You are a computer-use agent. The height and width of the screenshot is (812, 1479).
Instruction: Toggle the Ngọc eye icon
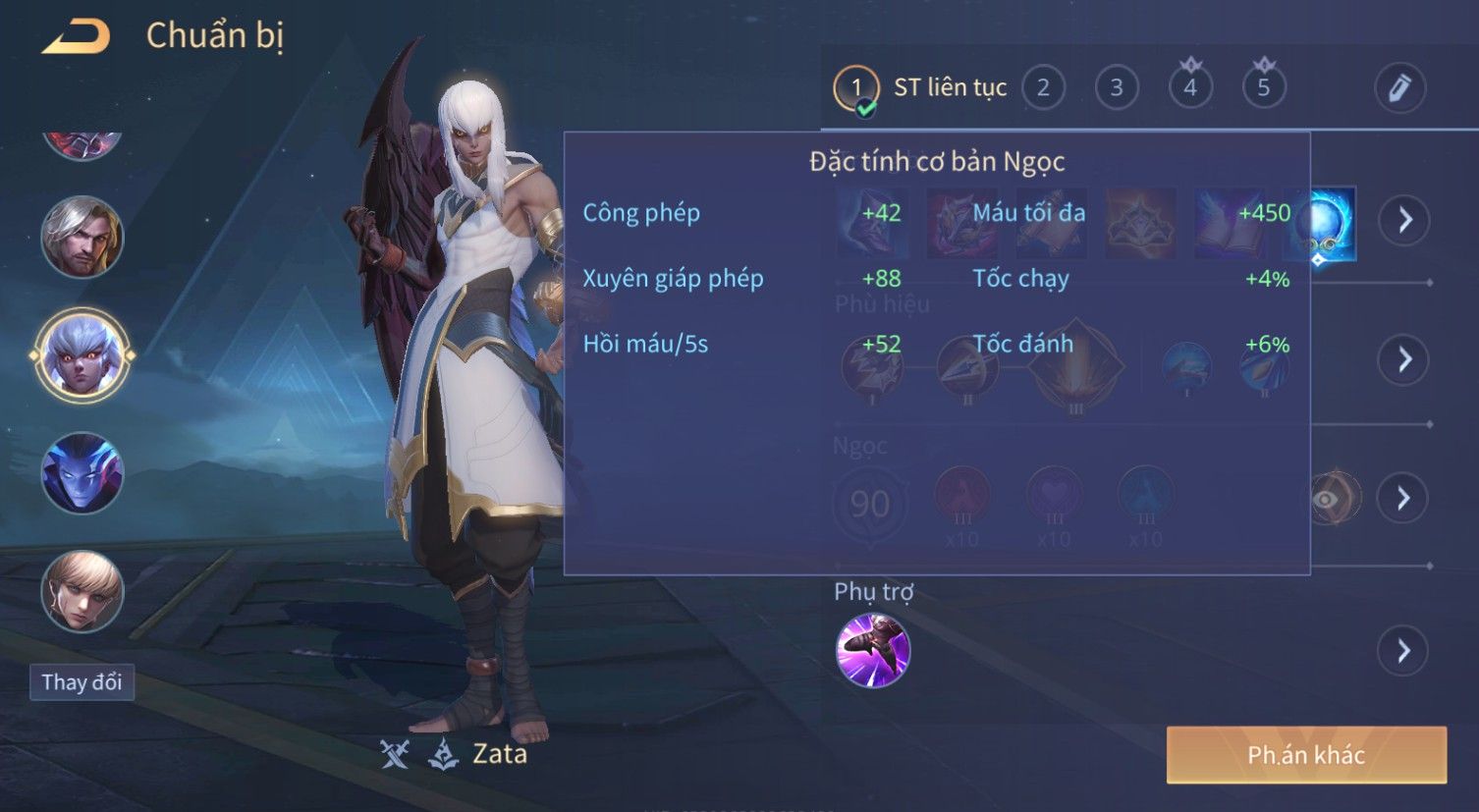click(1326, 499)
